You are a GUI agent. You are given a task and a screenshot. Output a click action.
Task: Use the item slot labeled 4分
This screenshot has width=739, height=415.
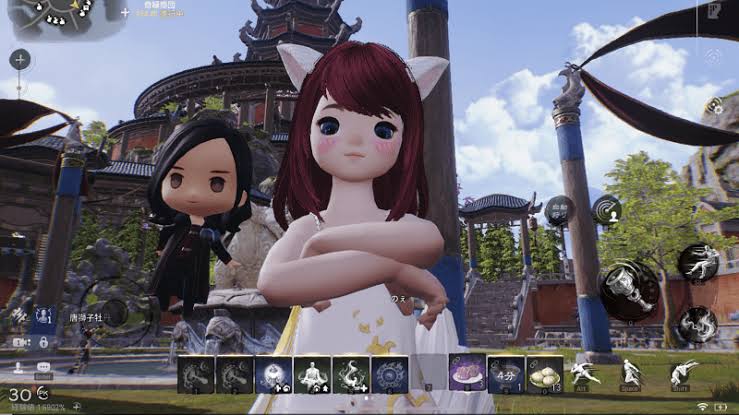pyautogui.click(x=506, y=374)
